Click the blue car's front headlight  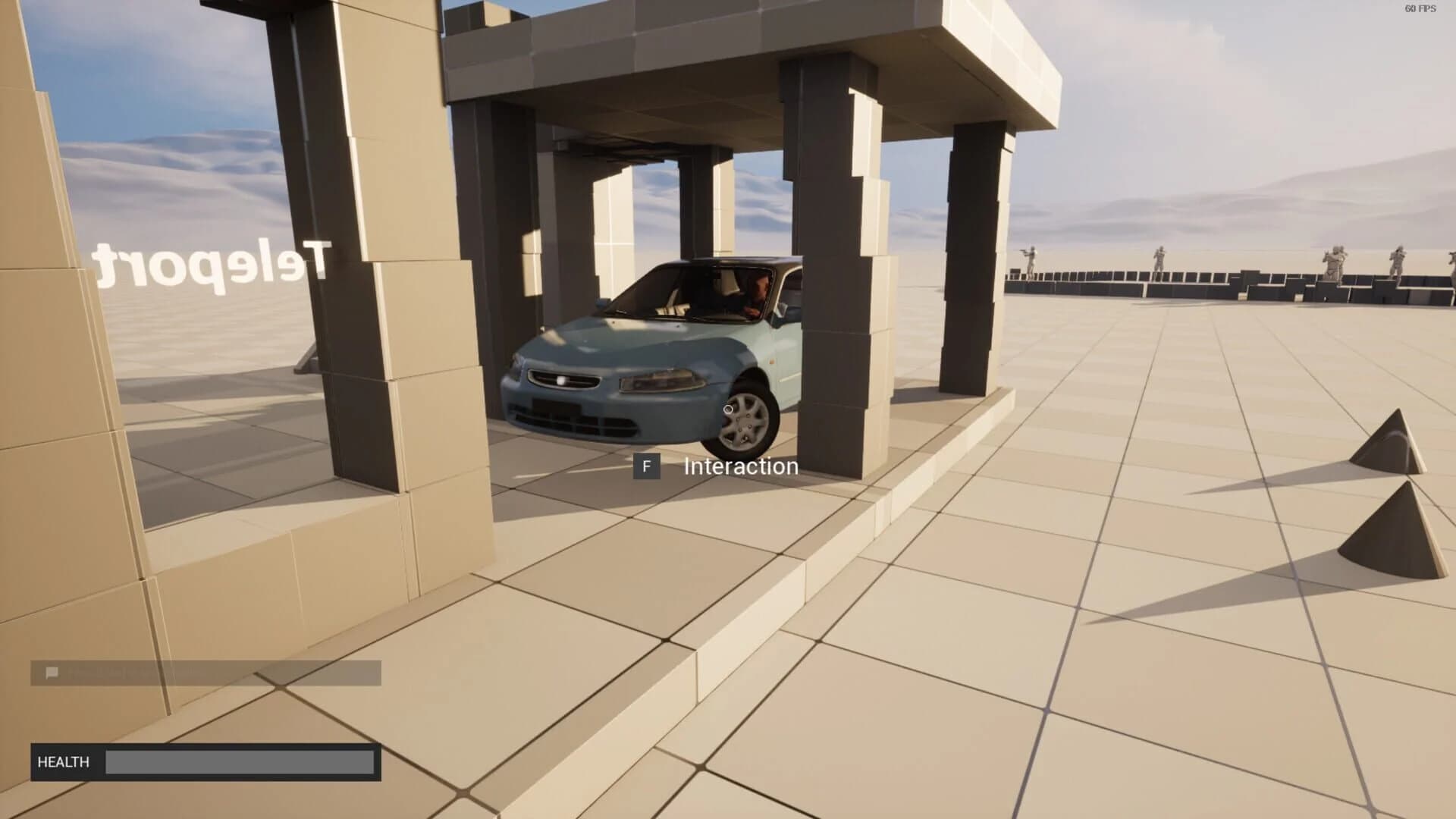(x=662, y=381)
